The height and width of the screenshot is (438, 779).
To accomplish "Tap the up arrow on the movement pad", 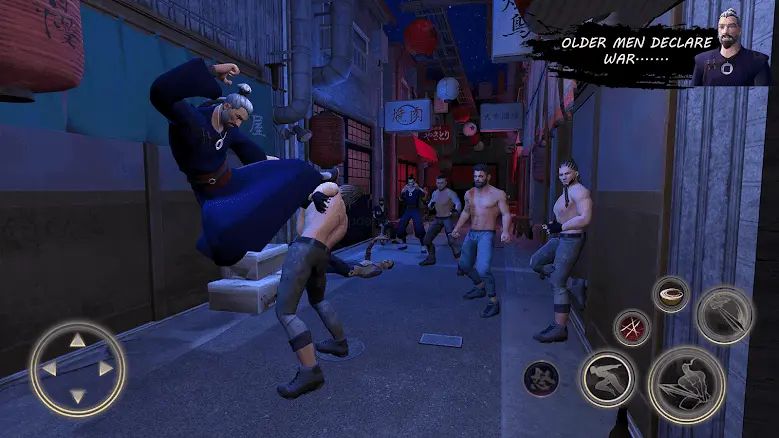I will coord(77,340).
